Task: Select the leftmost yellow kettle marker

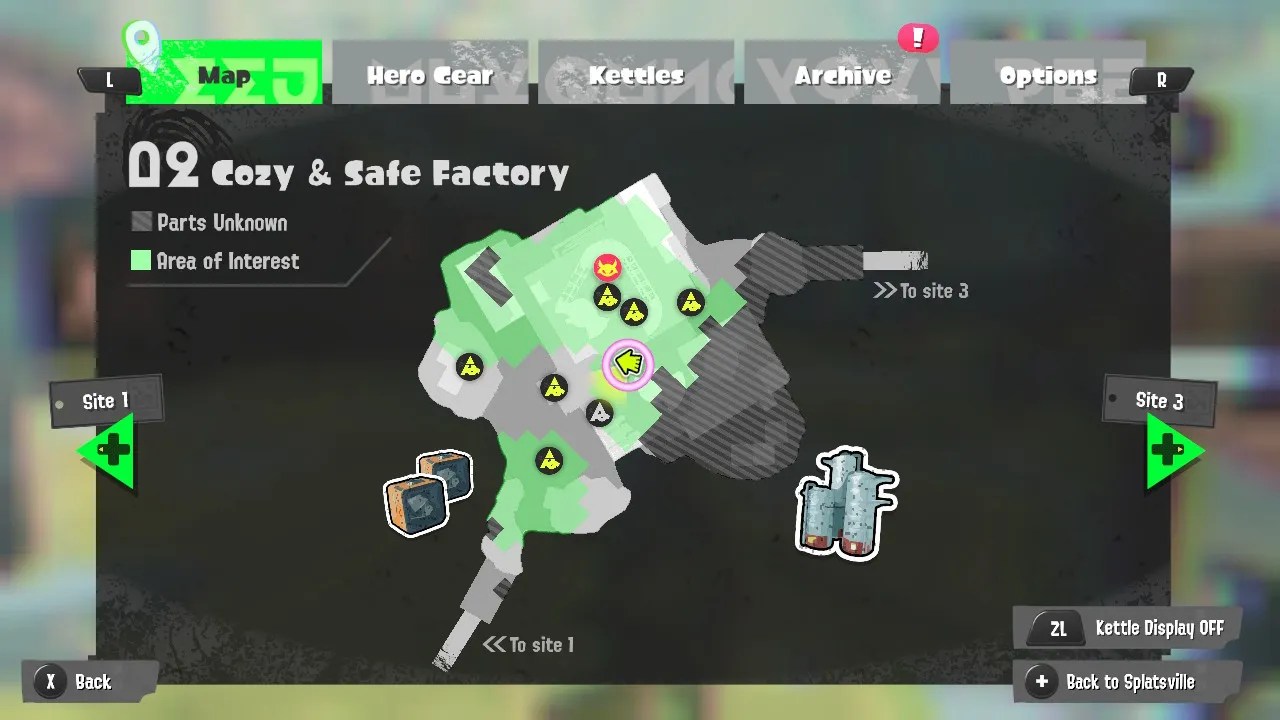Action: [x=468, y=369]
